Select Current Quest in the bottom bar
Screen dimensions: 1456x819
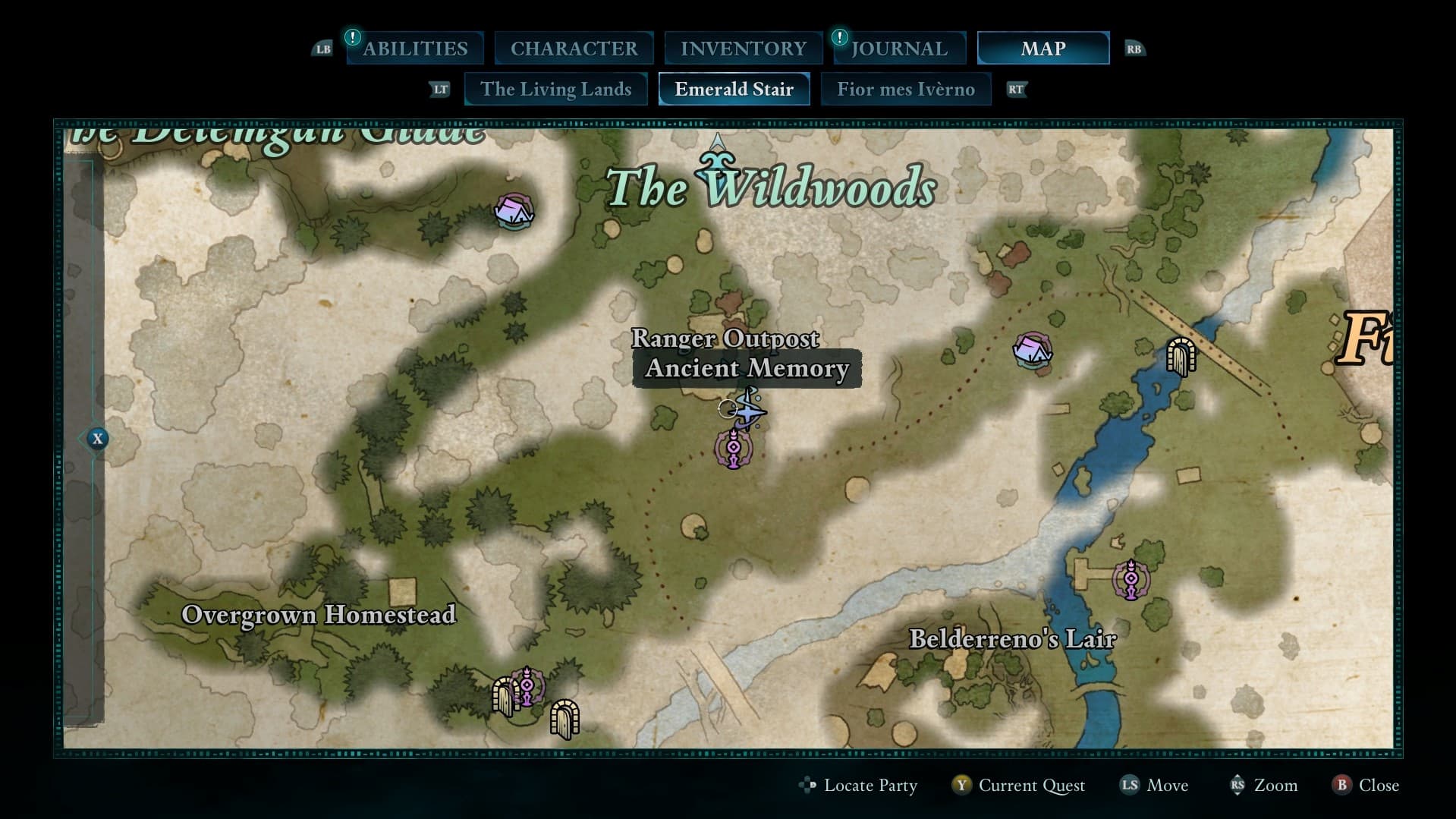click(1033, 786)
